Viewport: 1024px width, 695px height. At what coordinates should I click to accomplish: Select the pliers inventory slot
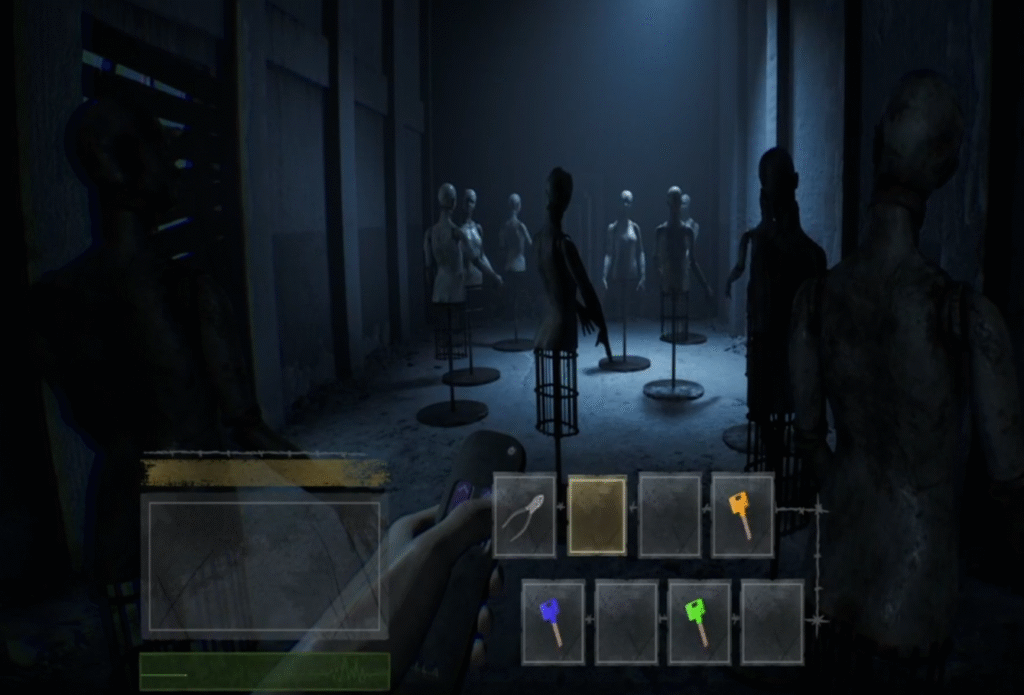coord(524,515)
